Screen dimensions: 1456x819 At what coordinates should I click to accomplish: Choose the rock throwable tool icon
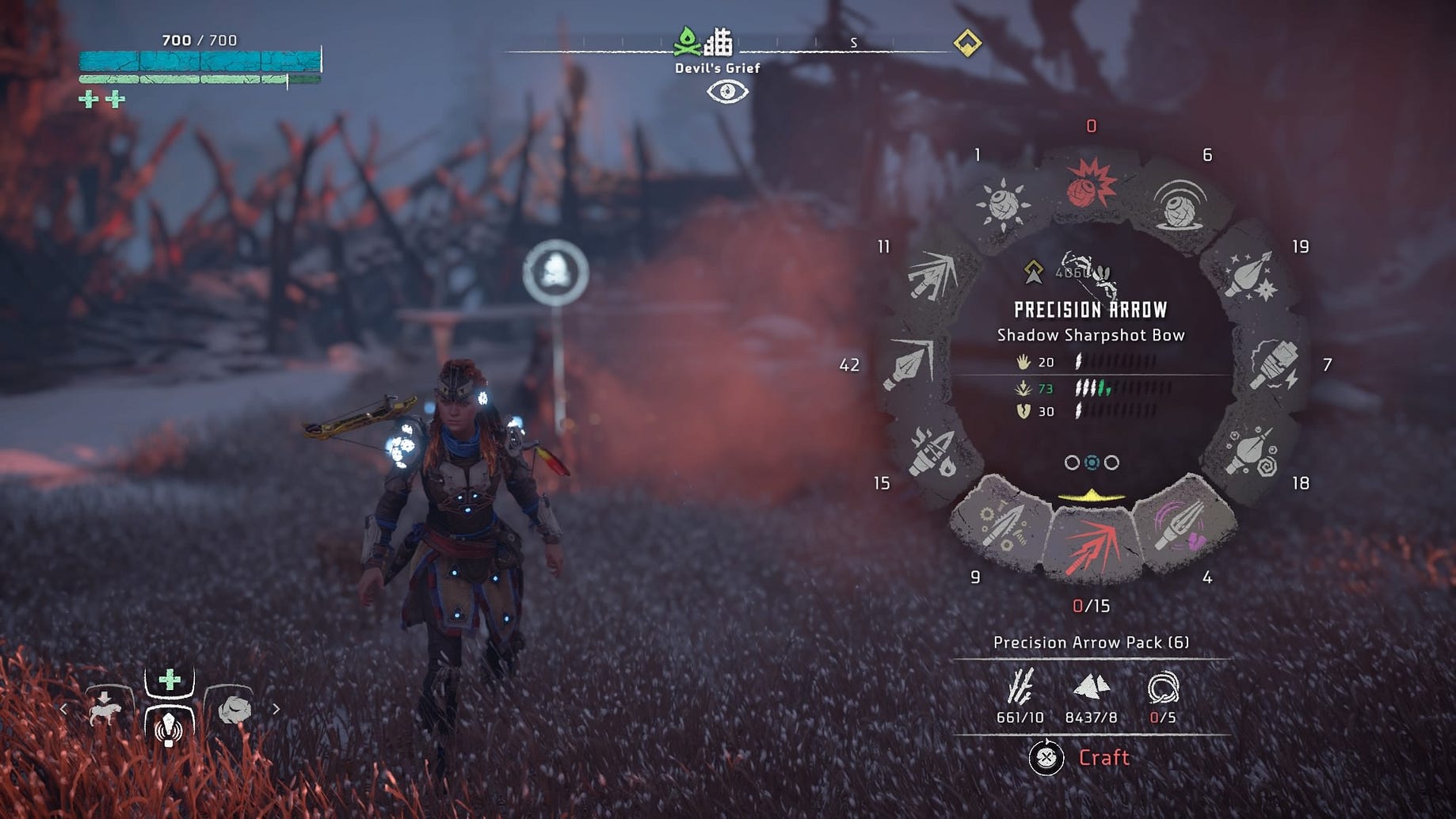(x=234, y=708)
